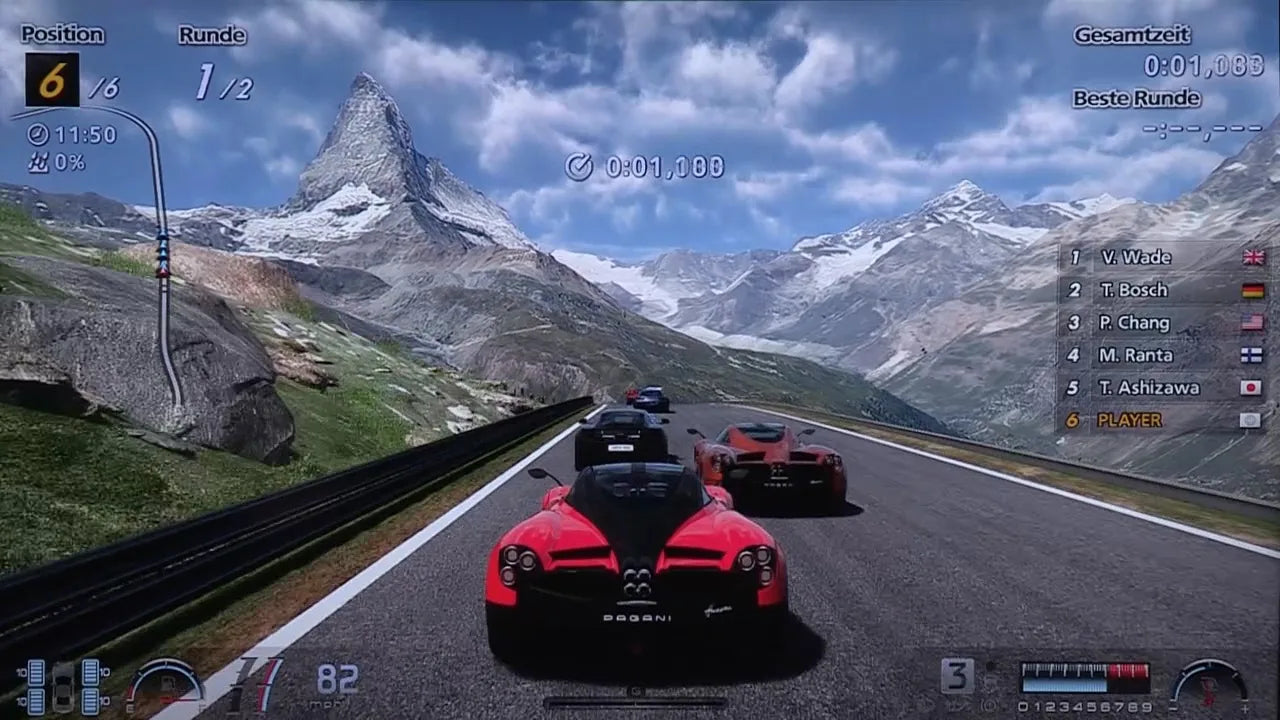Select the PLAYER entry in the standings list

pyautogui.click(x=1129, y=421)
